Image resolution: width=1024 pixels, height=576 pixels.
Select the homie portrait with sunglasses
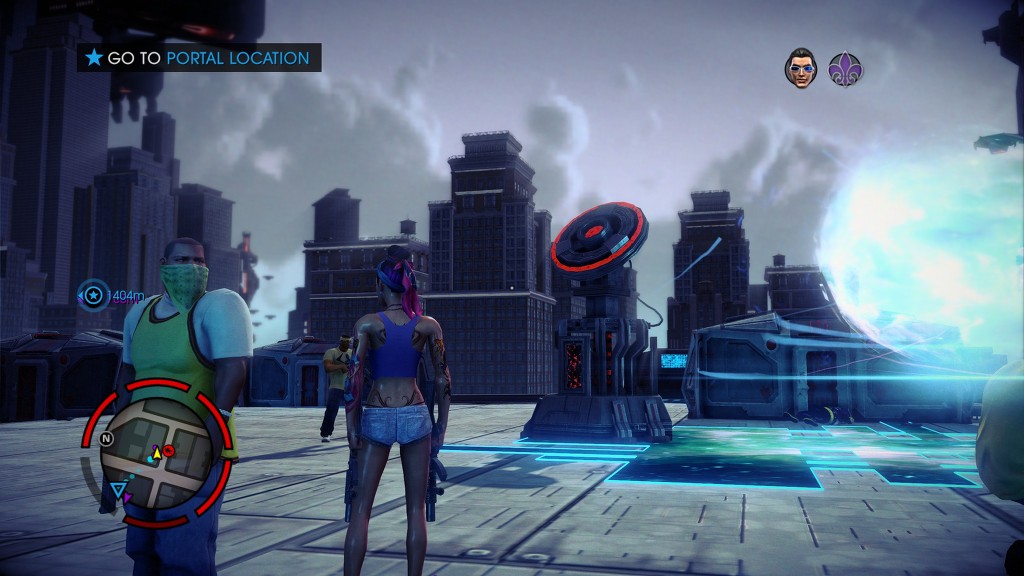[x=800, y=68]
